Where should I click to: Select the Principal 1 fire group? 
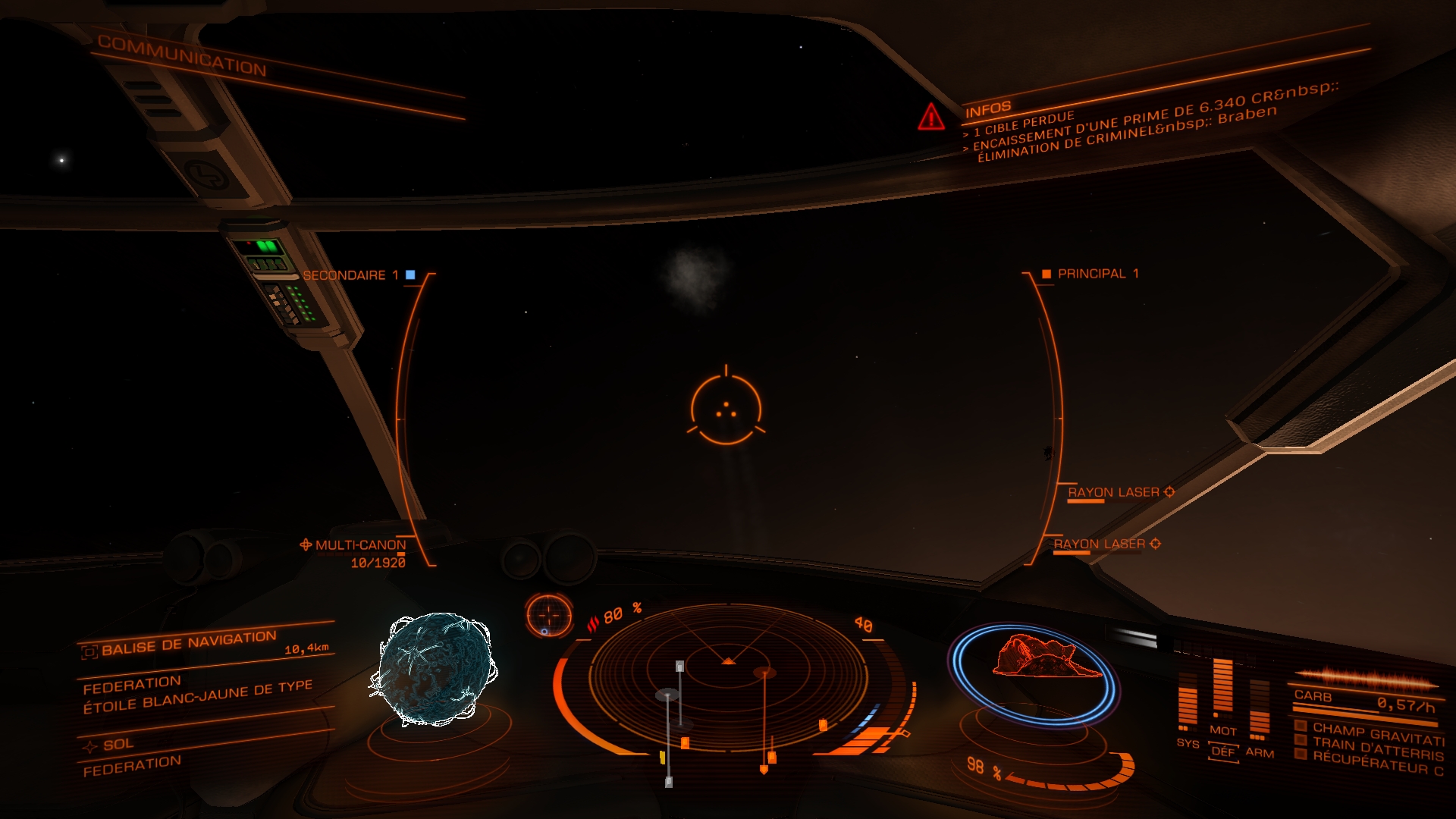(x=1097, y=274)
